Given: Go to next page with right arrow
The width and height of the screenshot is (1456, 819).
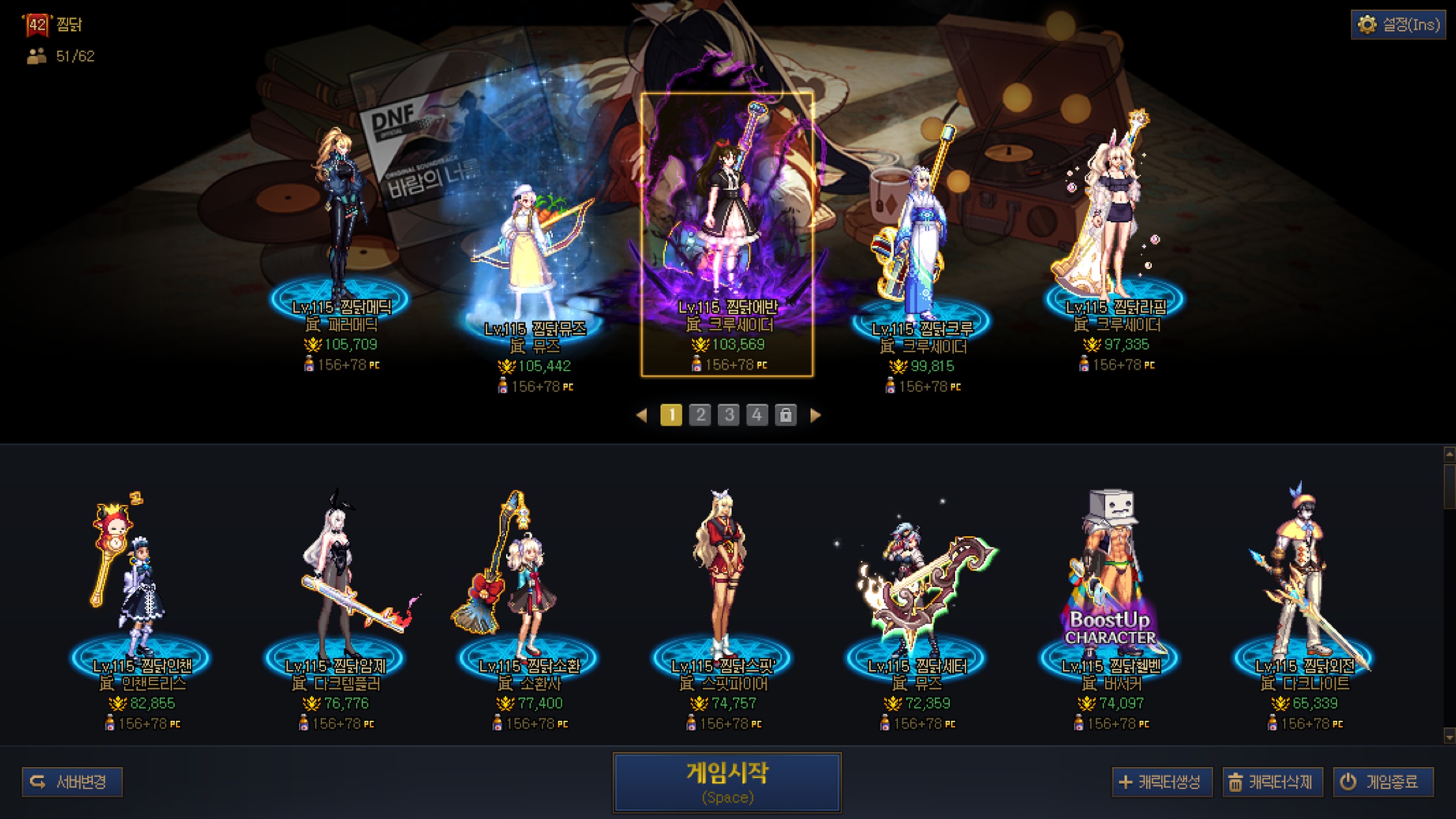Looking at the screenshot, I should point(815,415).
